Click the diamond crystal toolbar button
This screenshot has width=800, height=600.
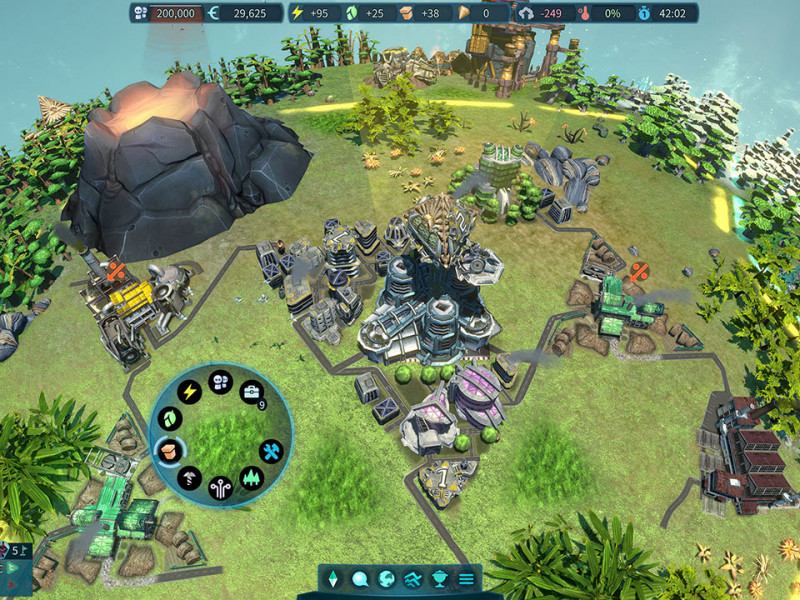[x=334, y=578]
